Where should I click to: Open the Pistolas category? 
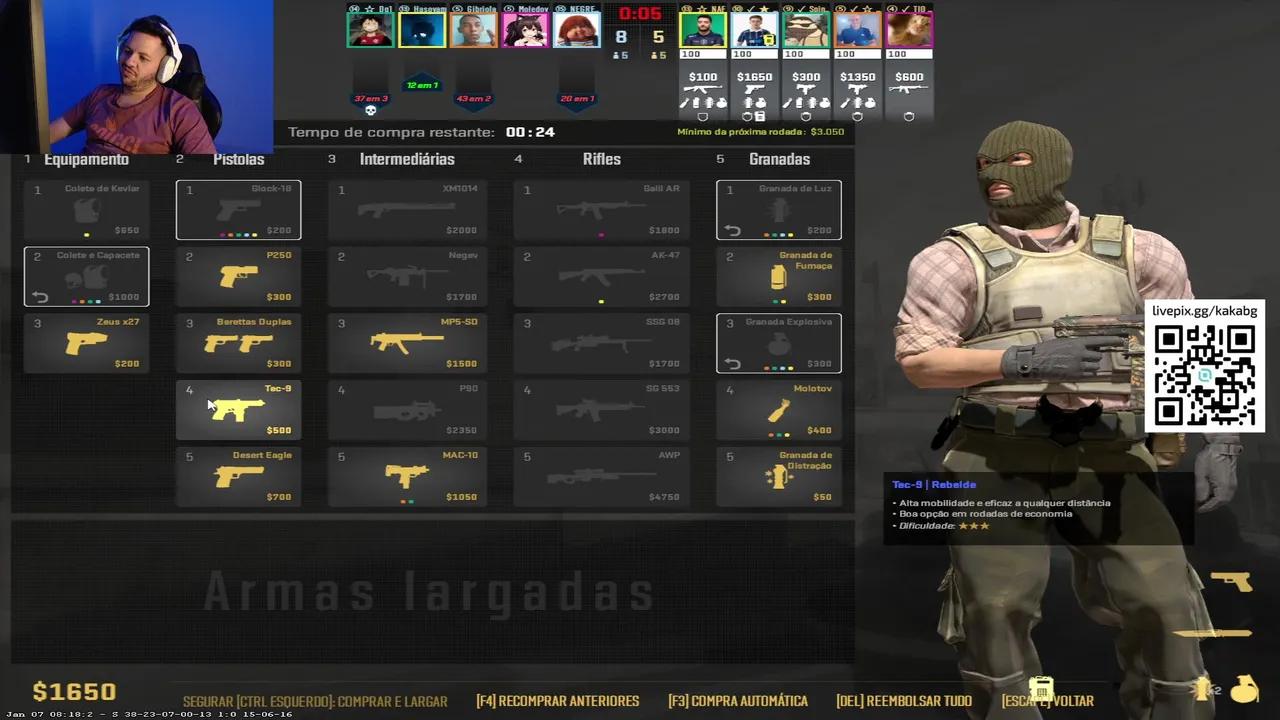point(238,158)
